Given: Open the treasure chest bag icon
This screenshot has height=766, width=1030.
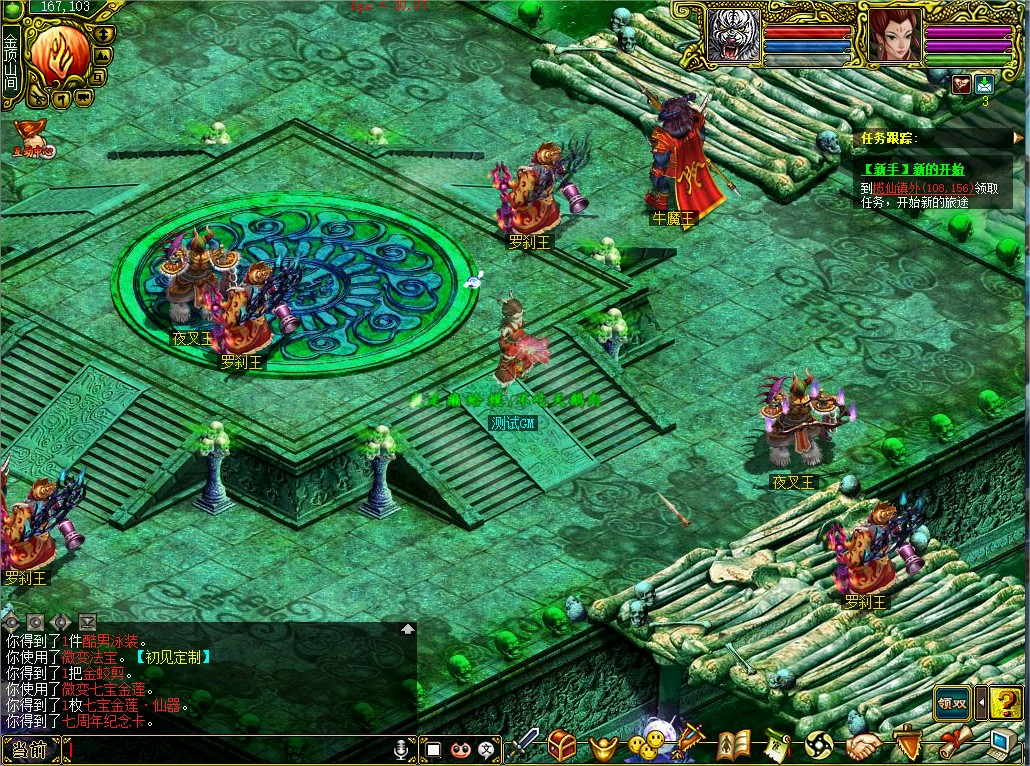Looking at the screenshot, I should coord(561,745).
